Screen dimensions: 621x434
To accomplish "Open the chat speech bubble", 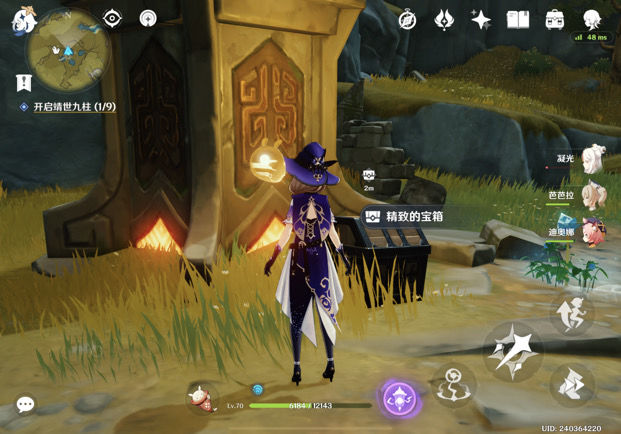I will click(26, 404).
